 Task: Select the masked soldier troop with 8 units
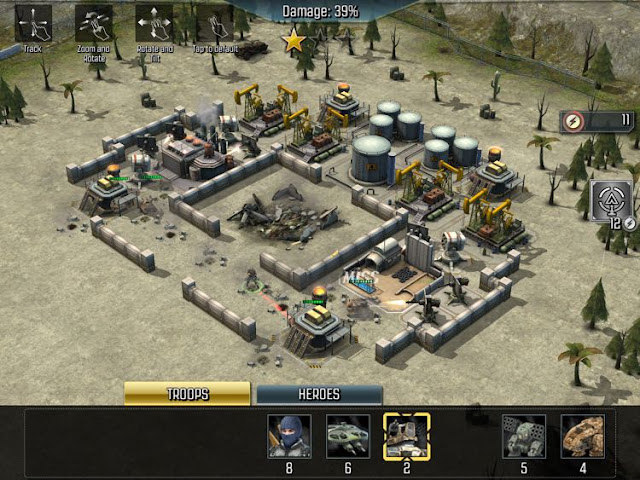click(x=289, y=435)
